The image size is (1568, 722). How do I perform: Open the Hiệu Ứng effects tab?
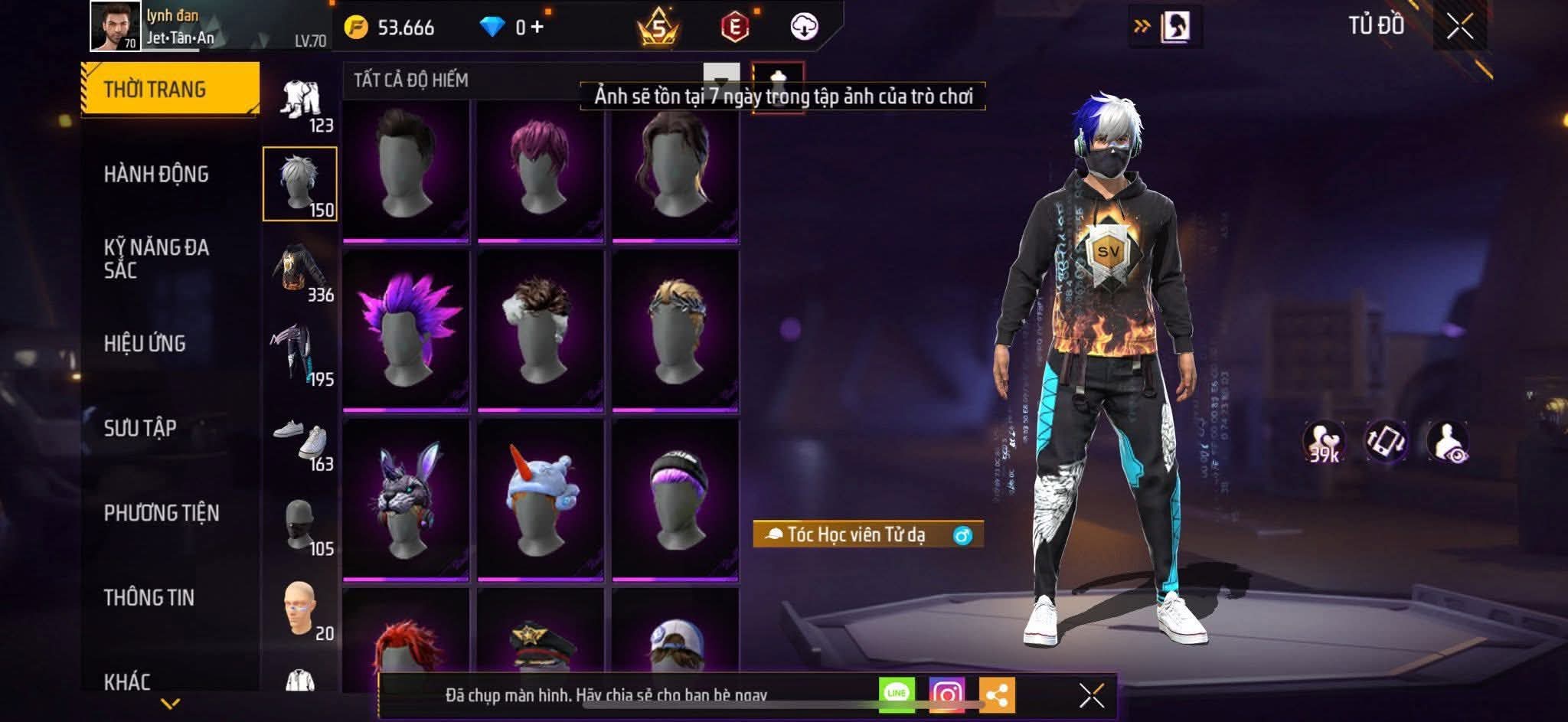[x=145, y=344]
